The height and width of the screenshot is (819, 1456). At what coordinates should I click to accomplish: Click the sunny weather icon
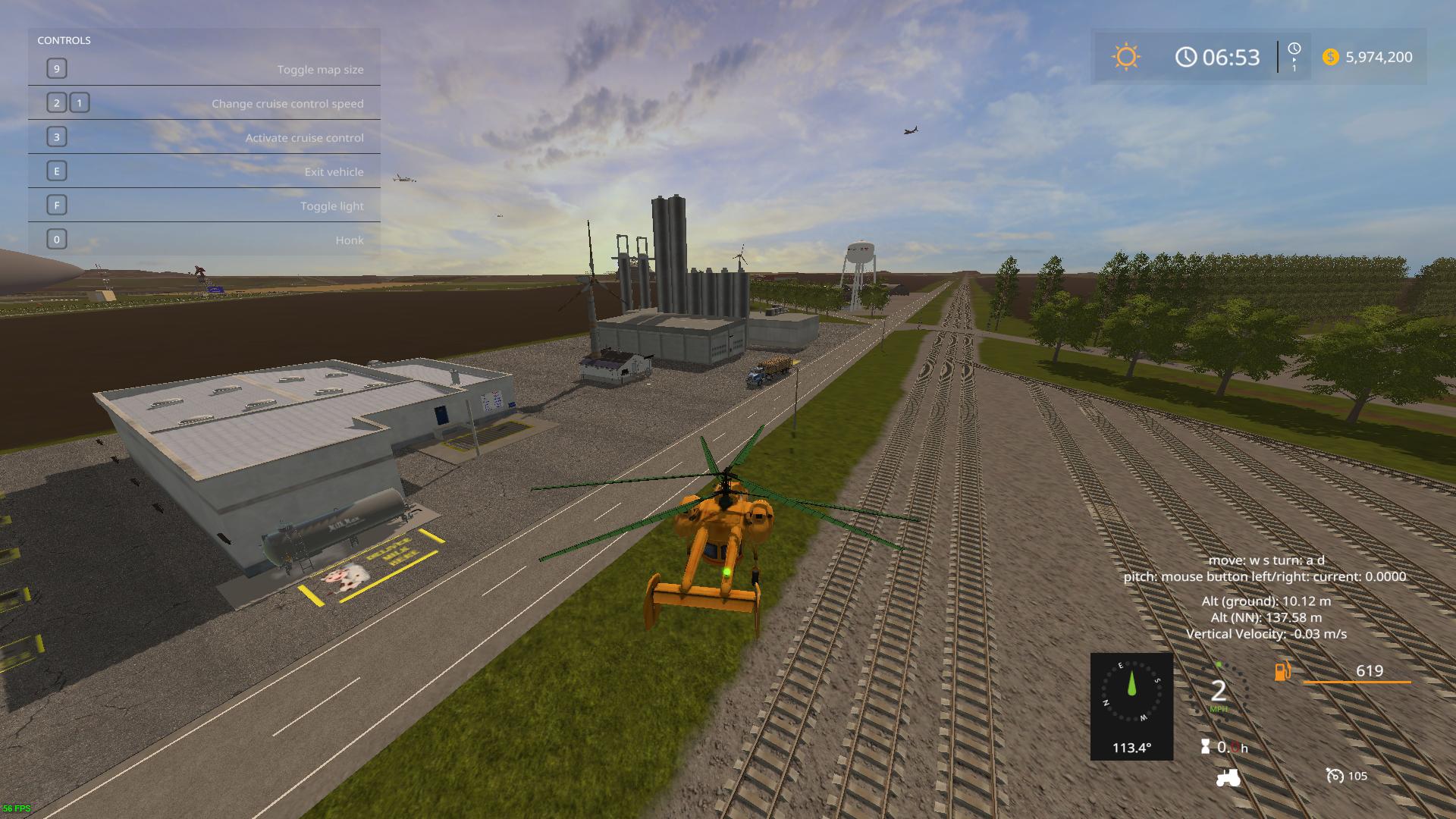1126,57
